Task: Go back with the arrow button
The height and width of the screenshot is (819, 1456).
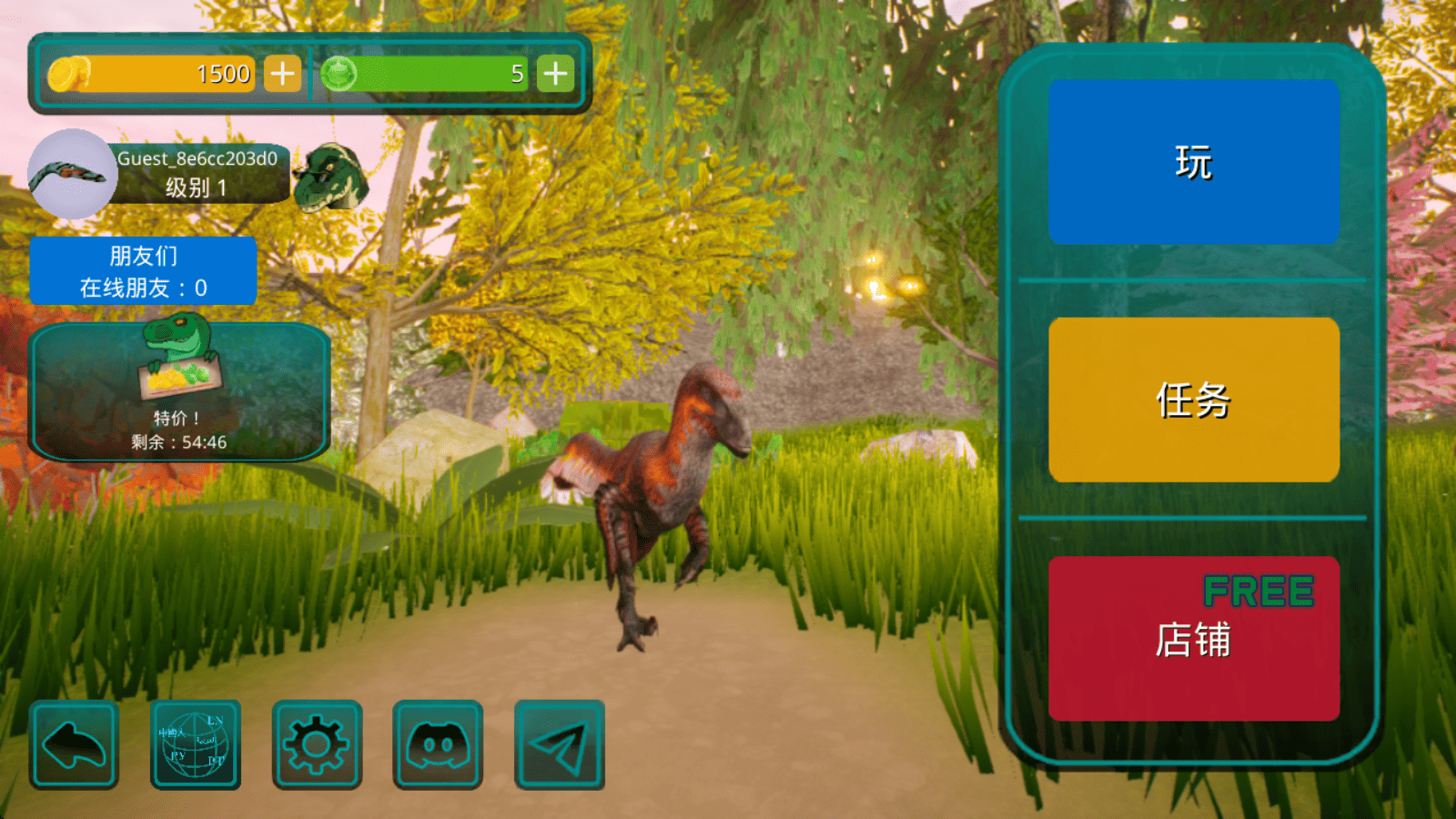Action: (75, 744)
